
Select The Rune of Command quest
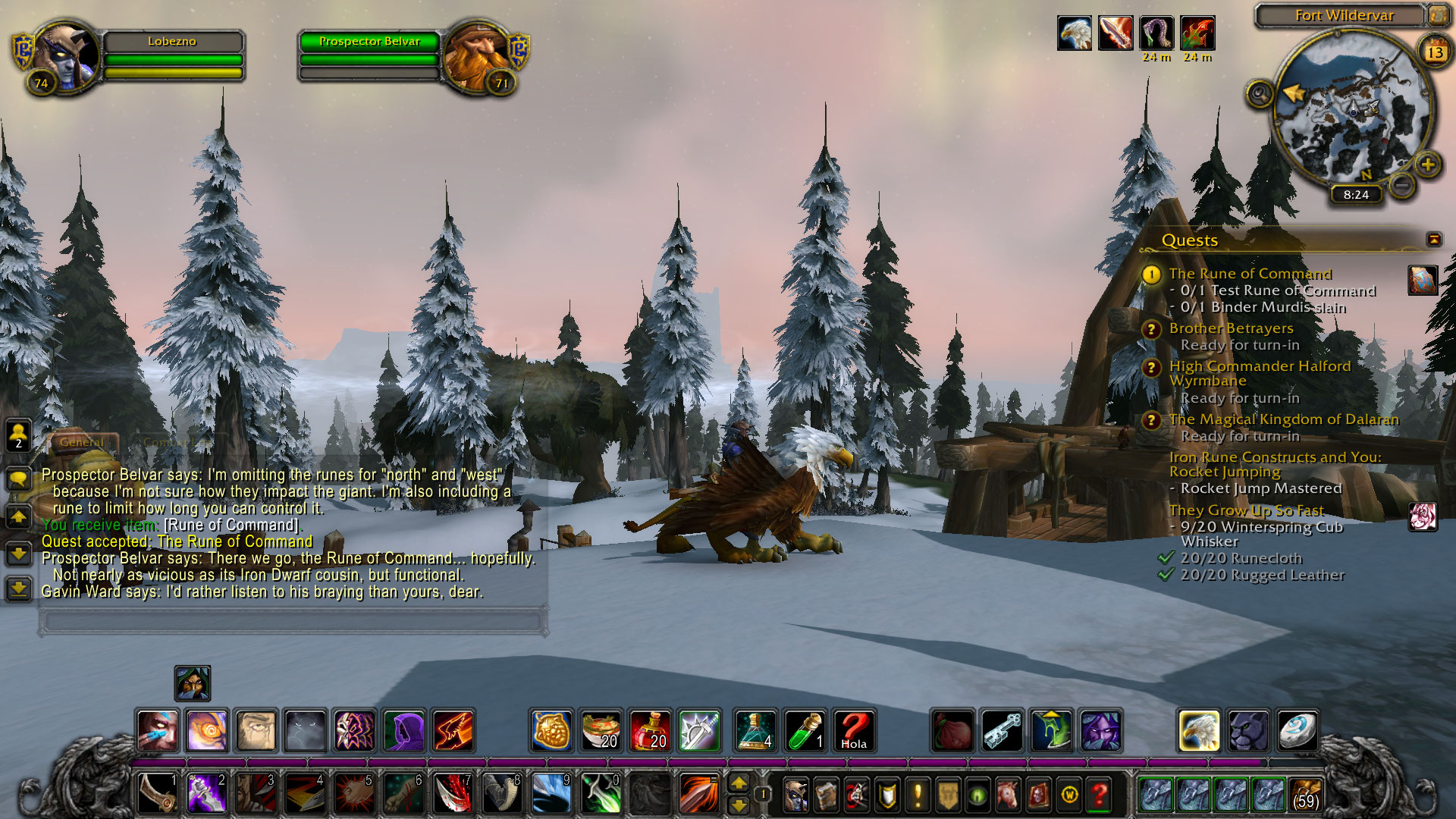coord(1250,274)
